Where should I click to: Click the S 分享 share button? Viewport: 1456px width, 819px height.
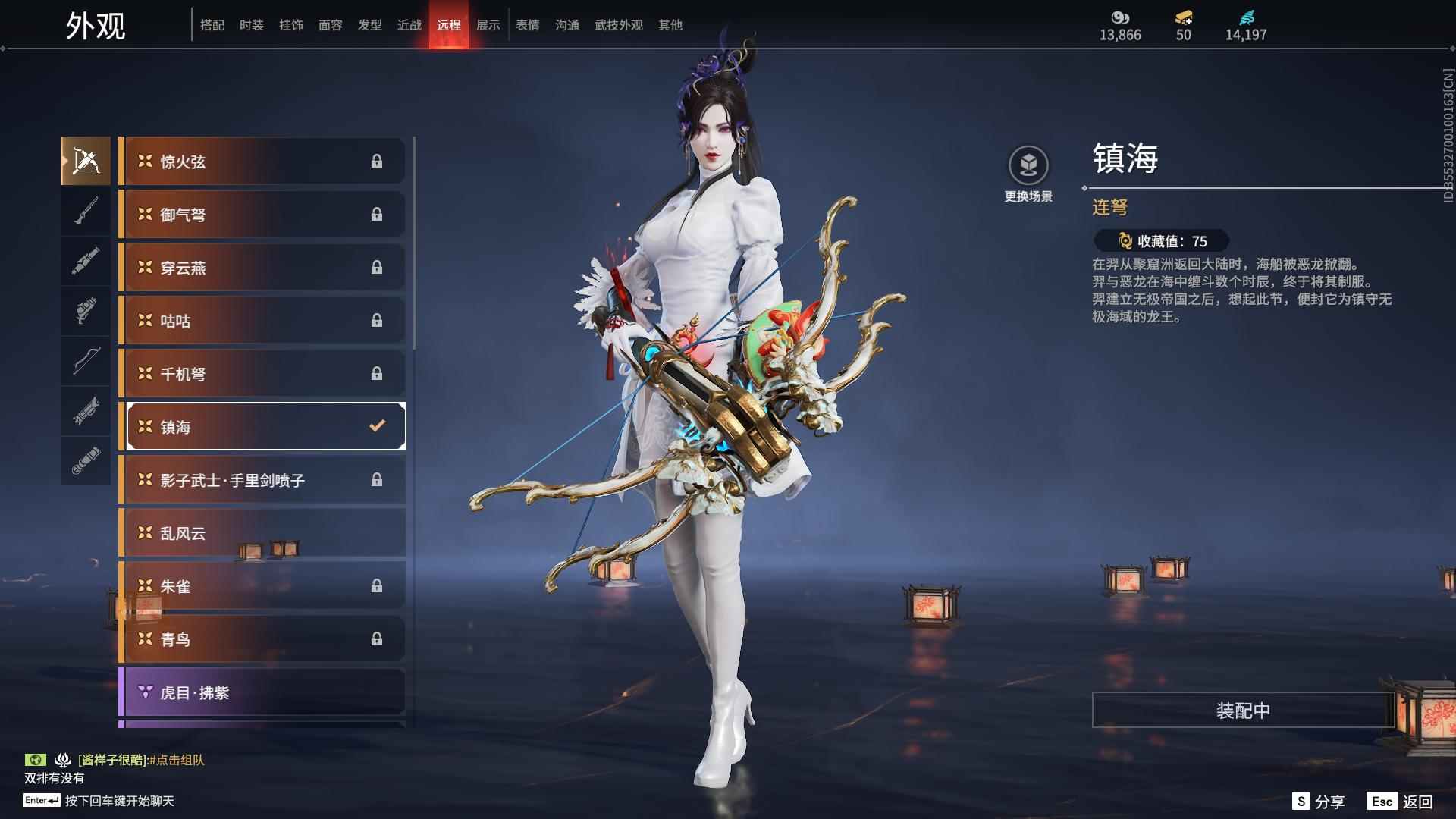pos(1319,800)
